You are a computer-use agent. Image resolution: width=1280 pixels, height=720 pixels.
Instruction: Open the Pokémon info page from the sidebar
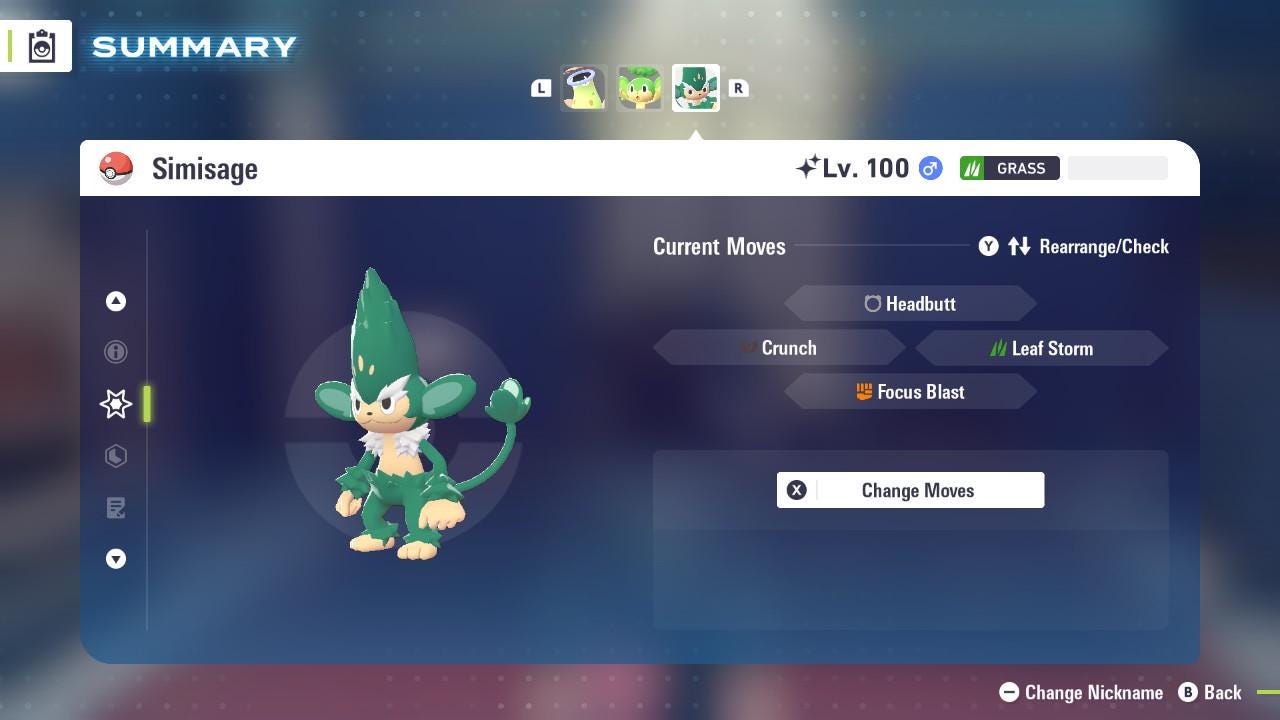click(x=116, y=352)
